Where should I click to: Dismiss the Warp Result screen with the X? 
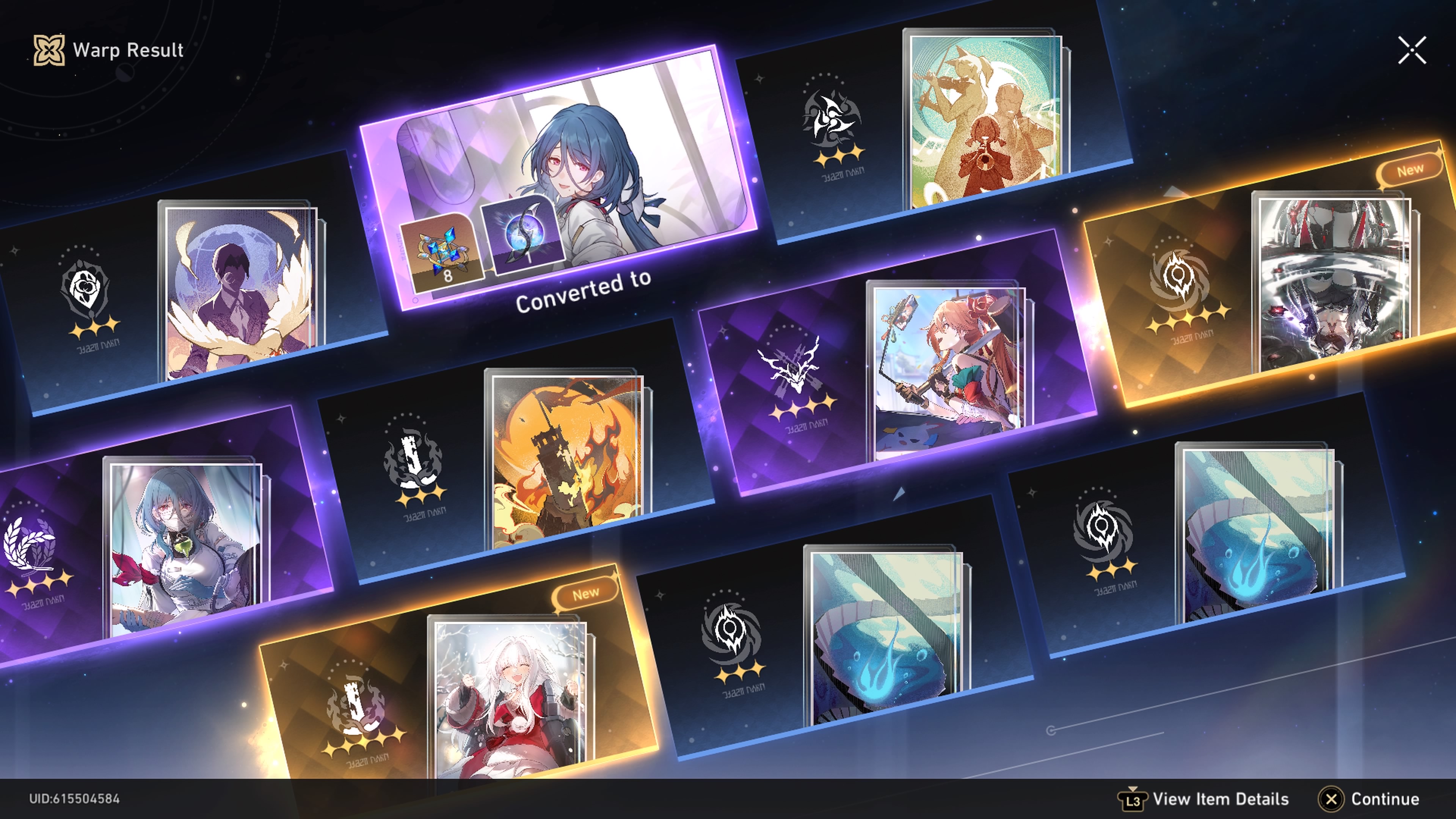point(1412,50)
